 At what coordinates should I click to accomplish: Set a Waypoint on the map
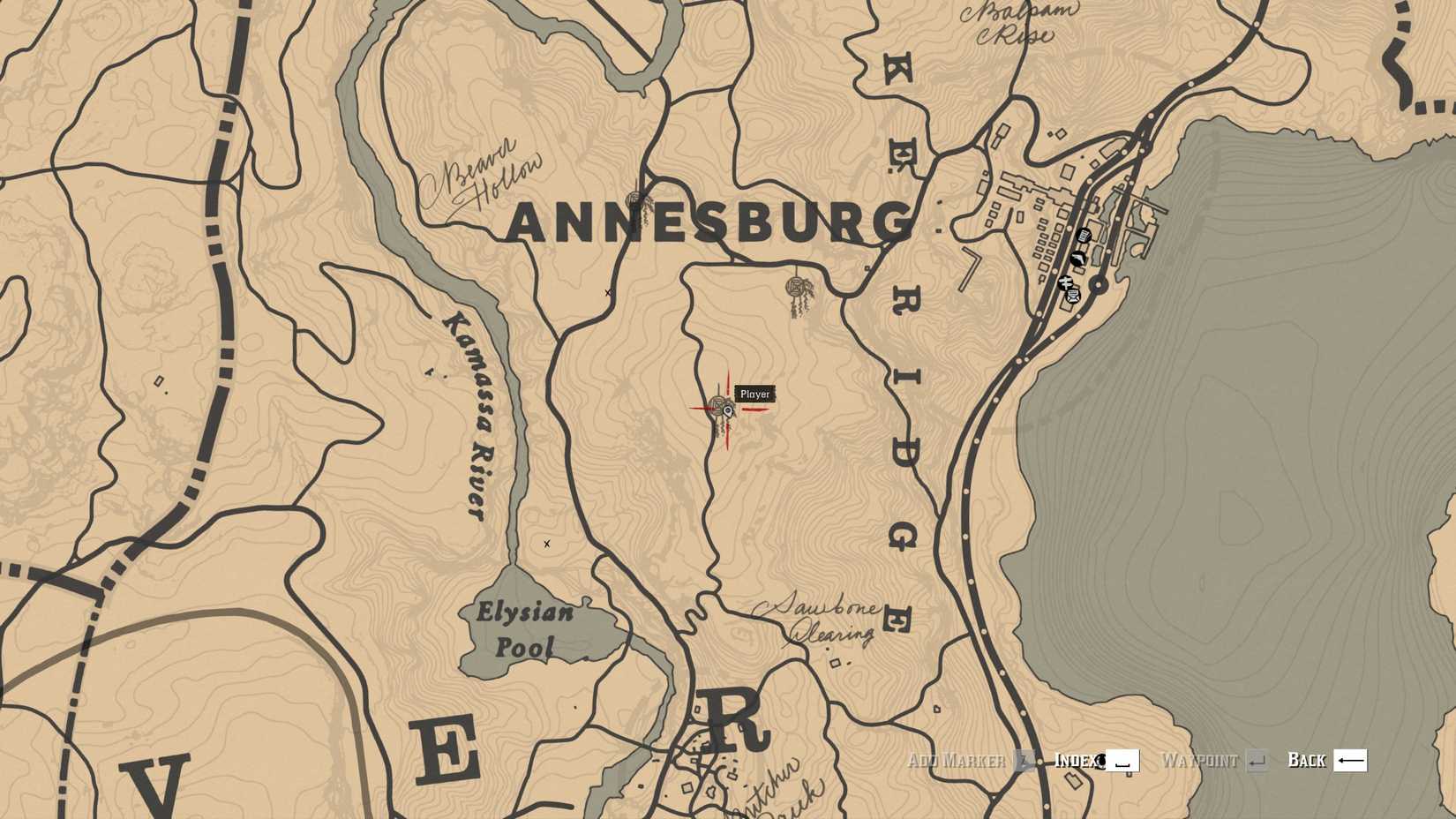pos(1200,760)
